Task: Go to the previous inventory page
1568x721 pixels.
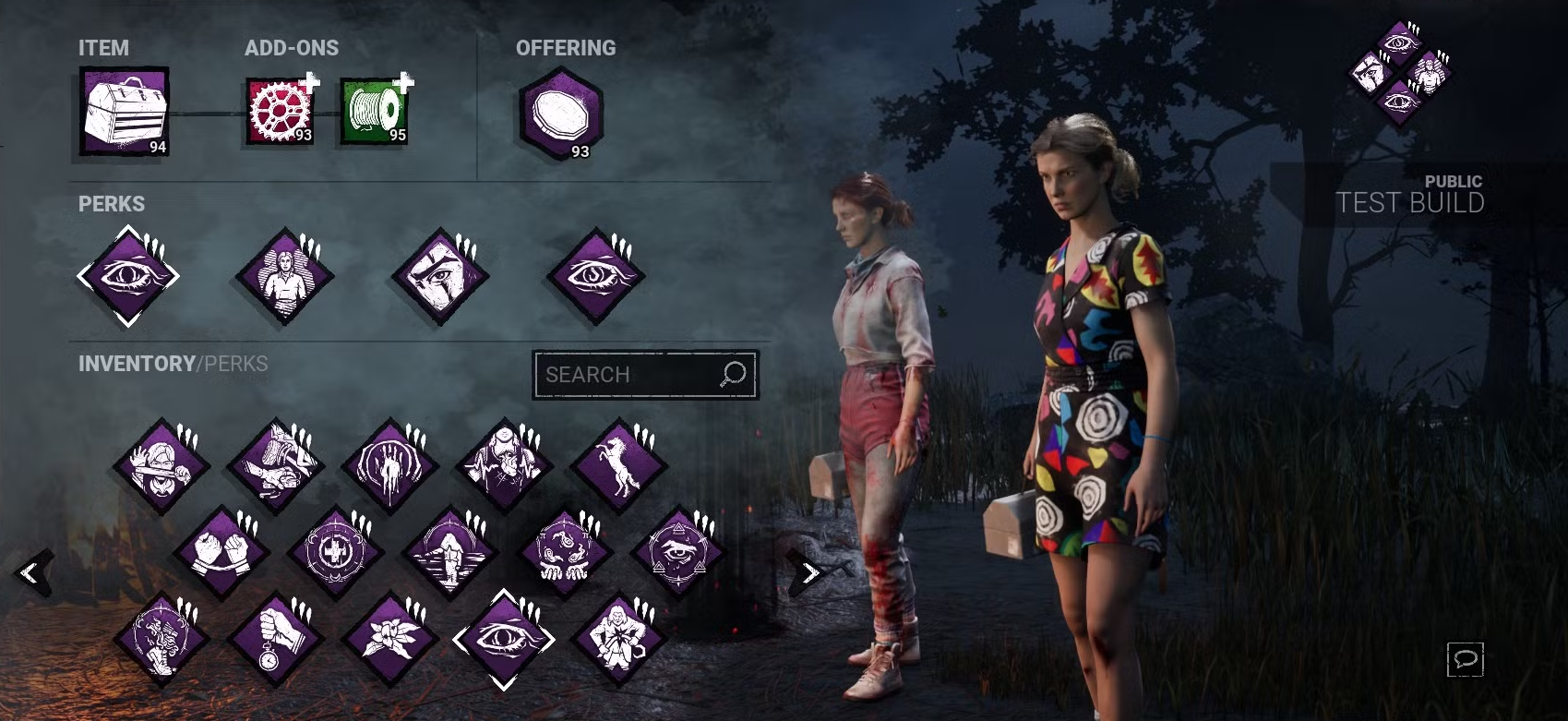Action: [32, 573]
